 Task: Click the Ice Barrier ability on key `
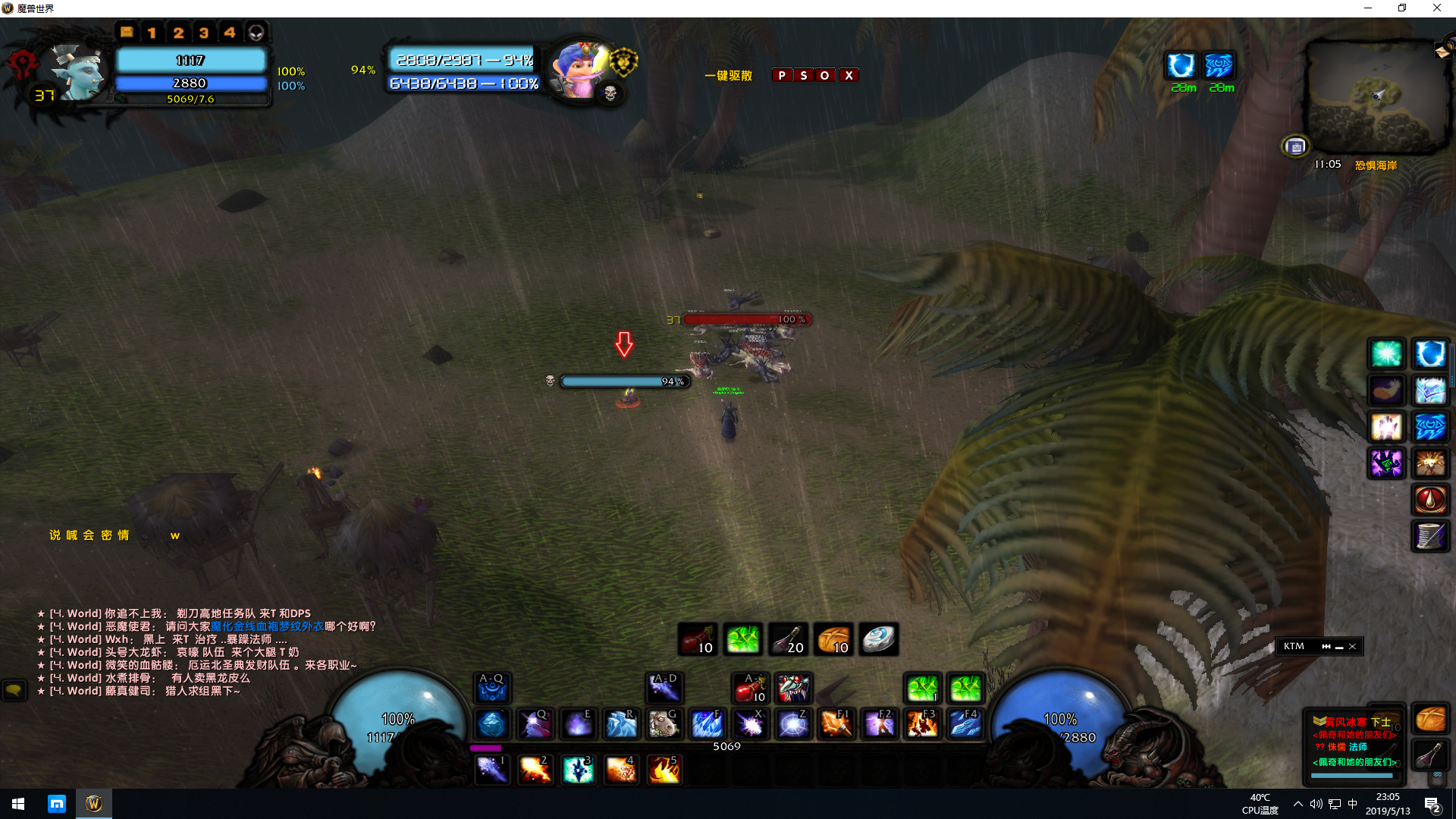491,725
